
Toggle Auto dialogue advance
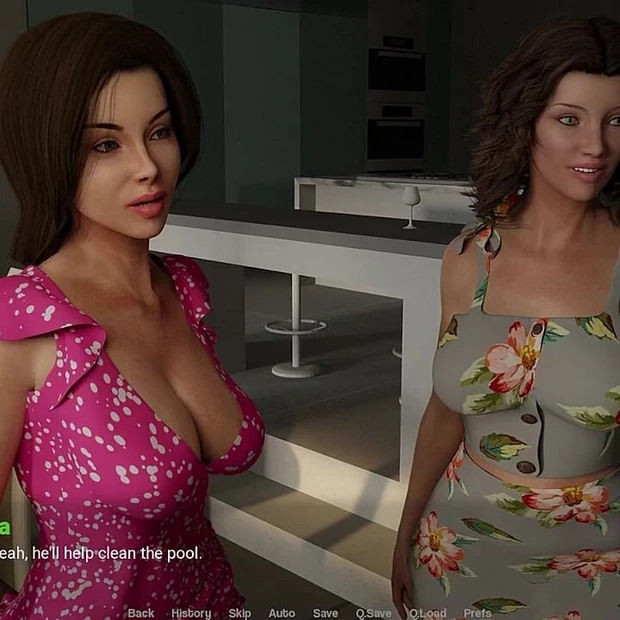pos(281,613)
